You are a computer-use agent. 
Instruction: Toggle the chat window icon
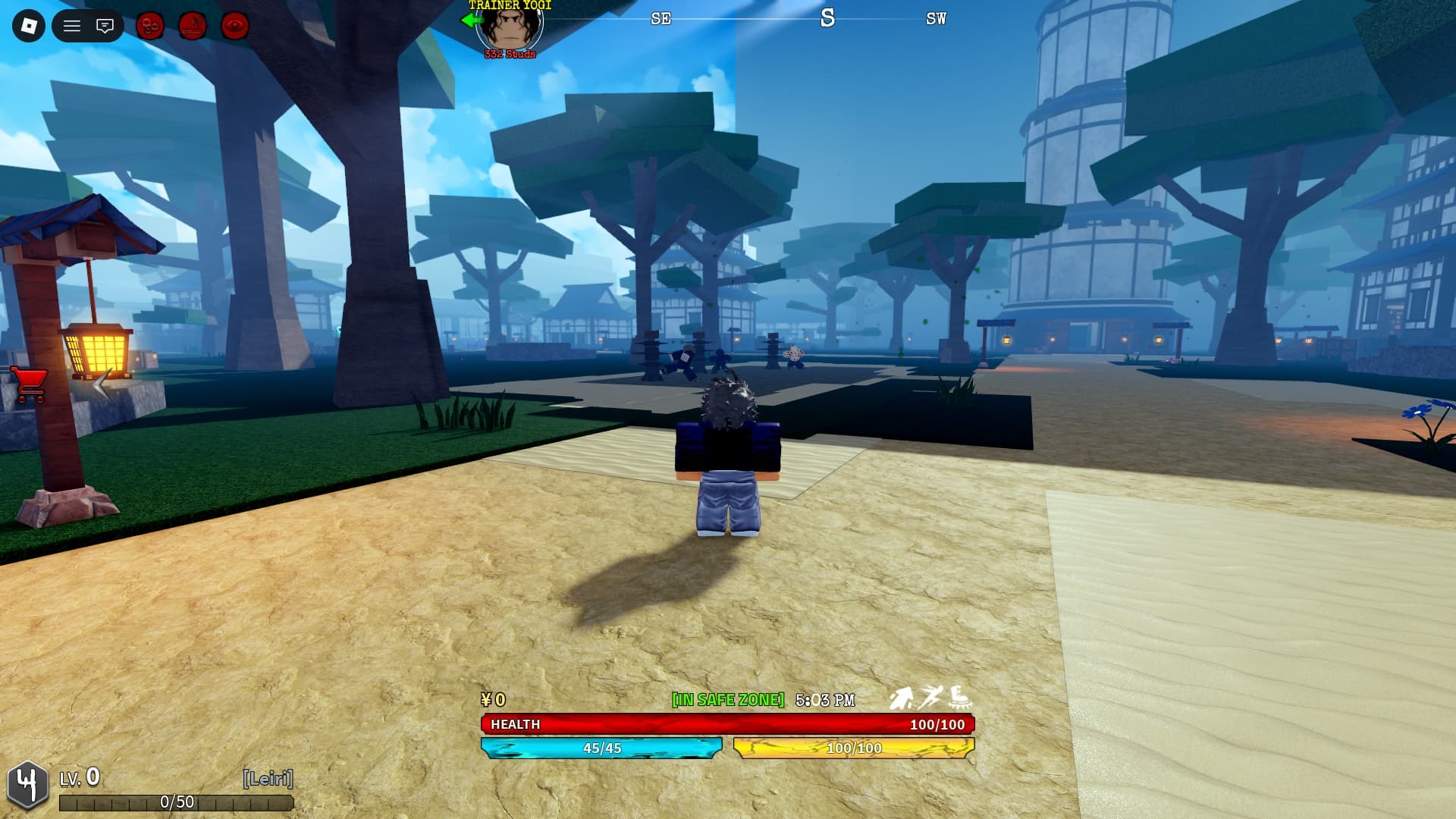point(105,27)
